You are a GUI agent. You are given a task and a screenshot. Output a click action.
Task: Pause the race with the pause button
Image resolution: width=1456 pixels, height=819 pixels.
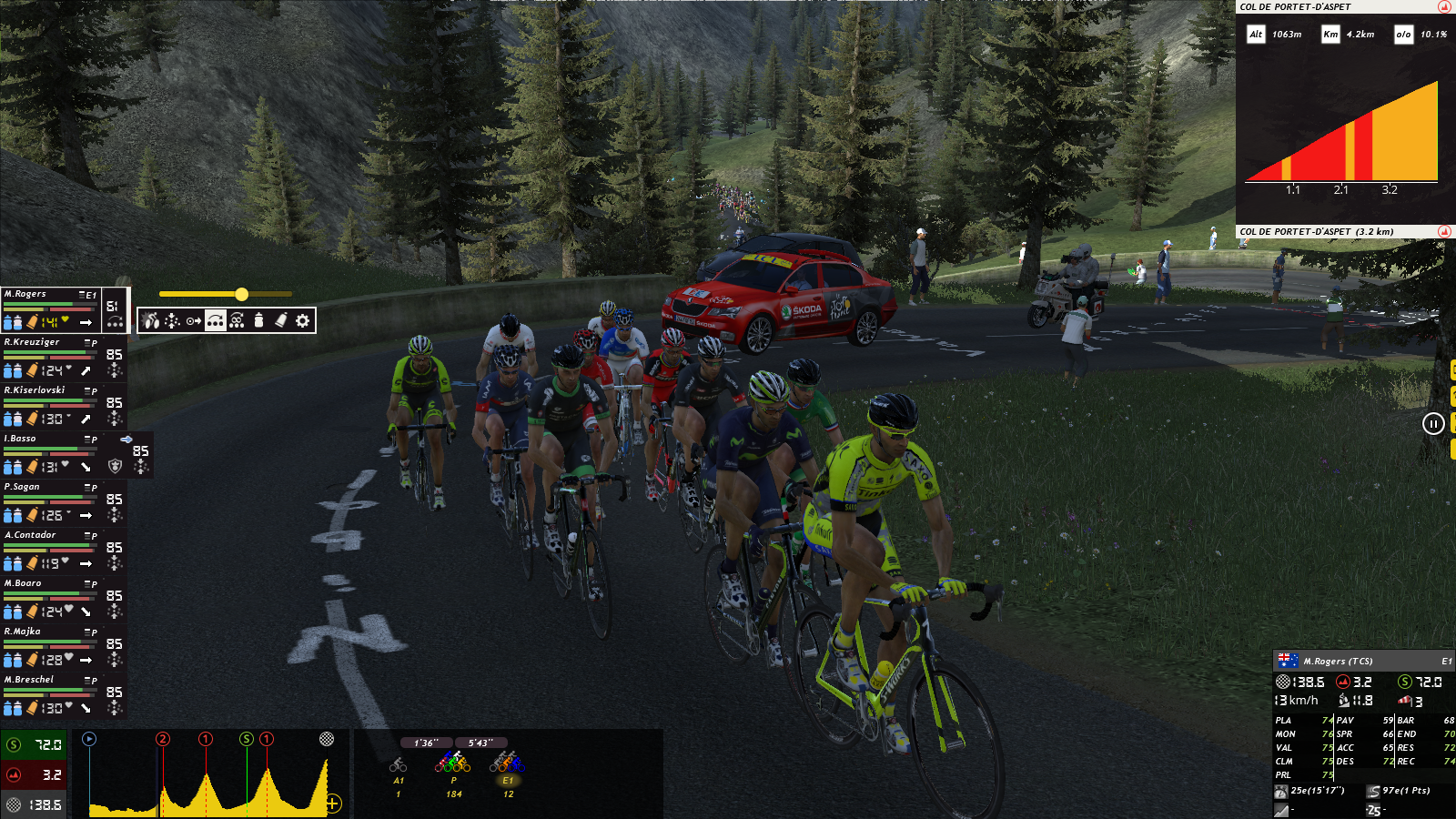1433,423
